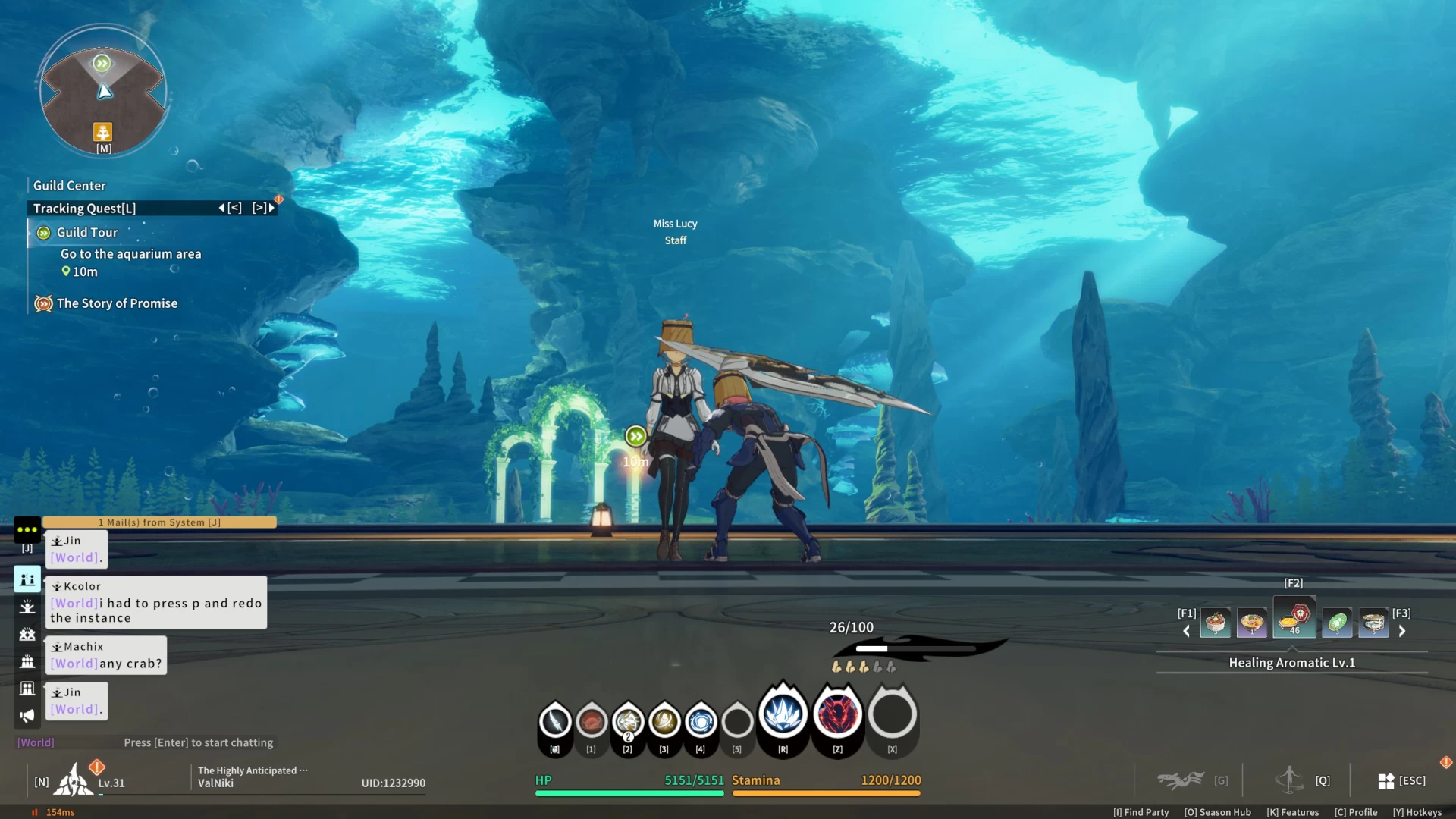Open the Season Hub

pyautogui.click(x=1217, y=812)
